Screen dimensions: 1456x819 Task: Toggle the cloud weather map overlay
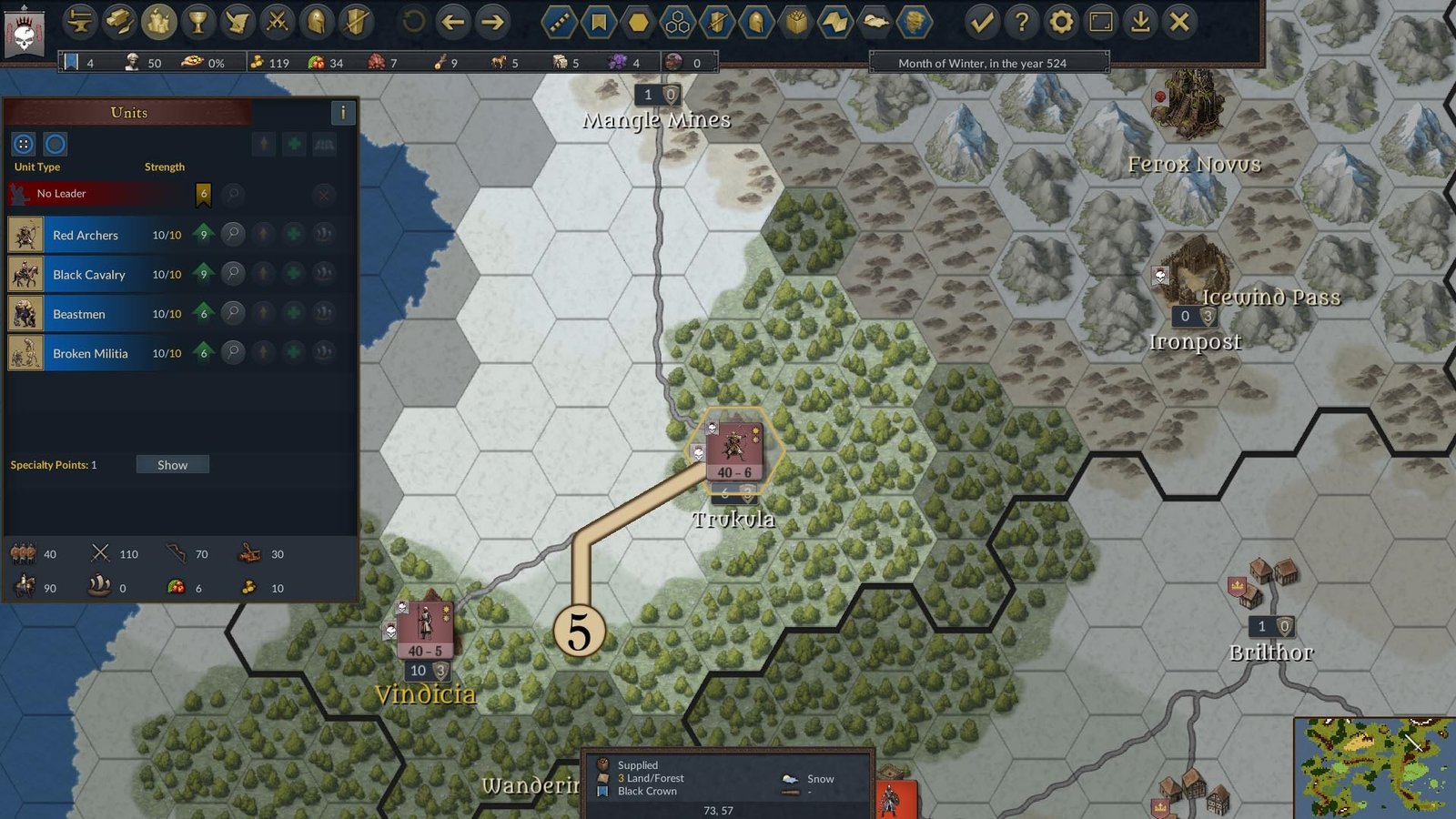pos(875,22)
